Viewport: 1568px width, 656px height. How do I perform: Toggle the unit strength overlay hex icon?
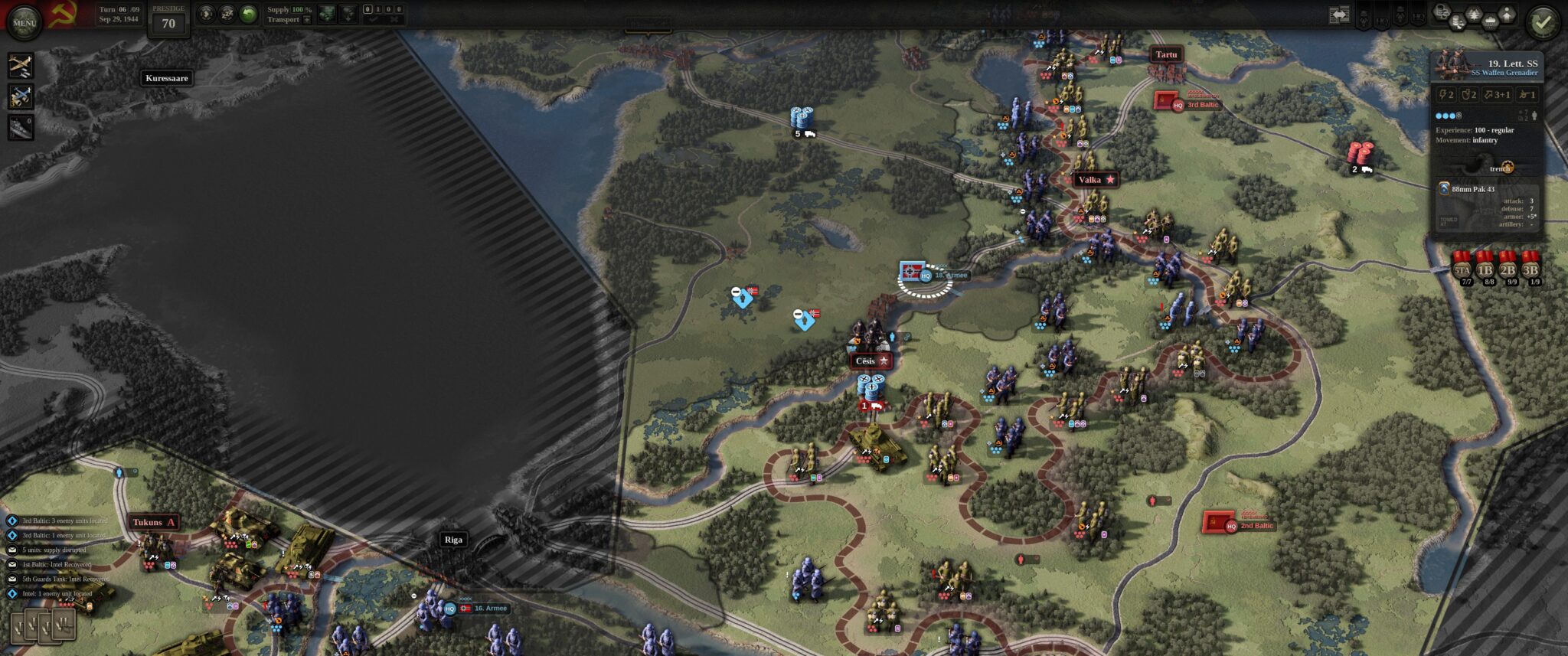[1442, 11]
